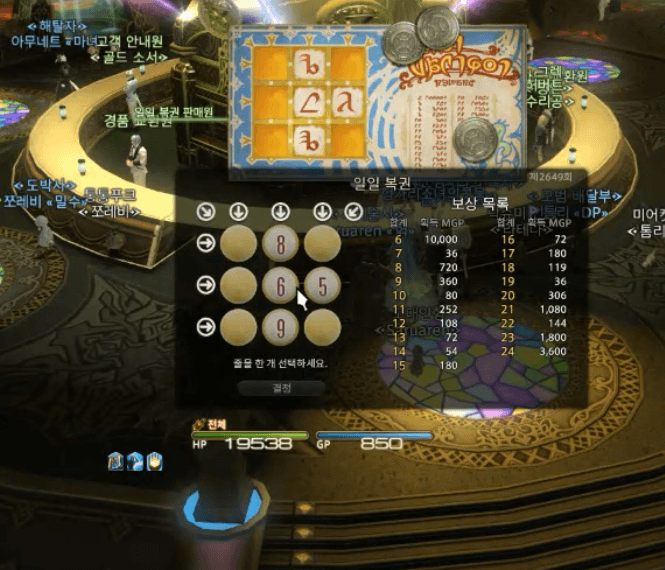This screenshot has width=665, height=570.
Task: Click the revealed number 9 tile
Action: pyautogui.click(x=281, y=327)
